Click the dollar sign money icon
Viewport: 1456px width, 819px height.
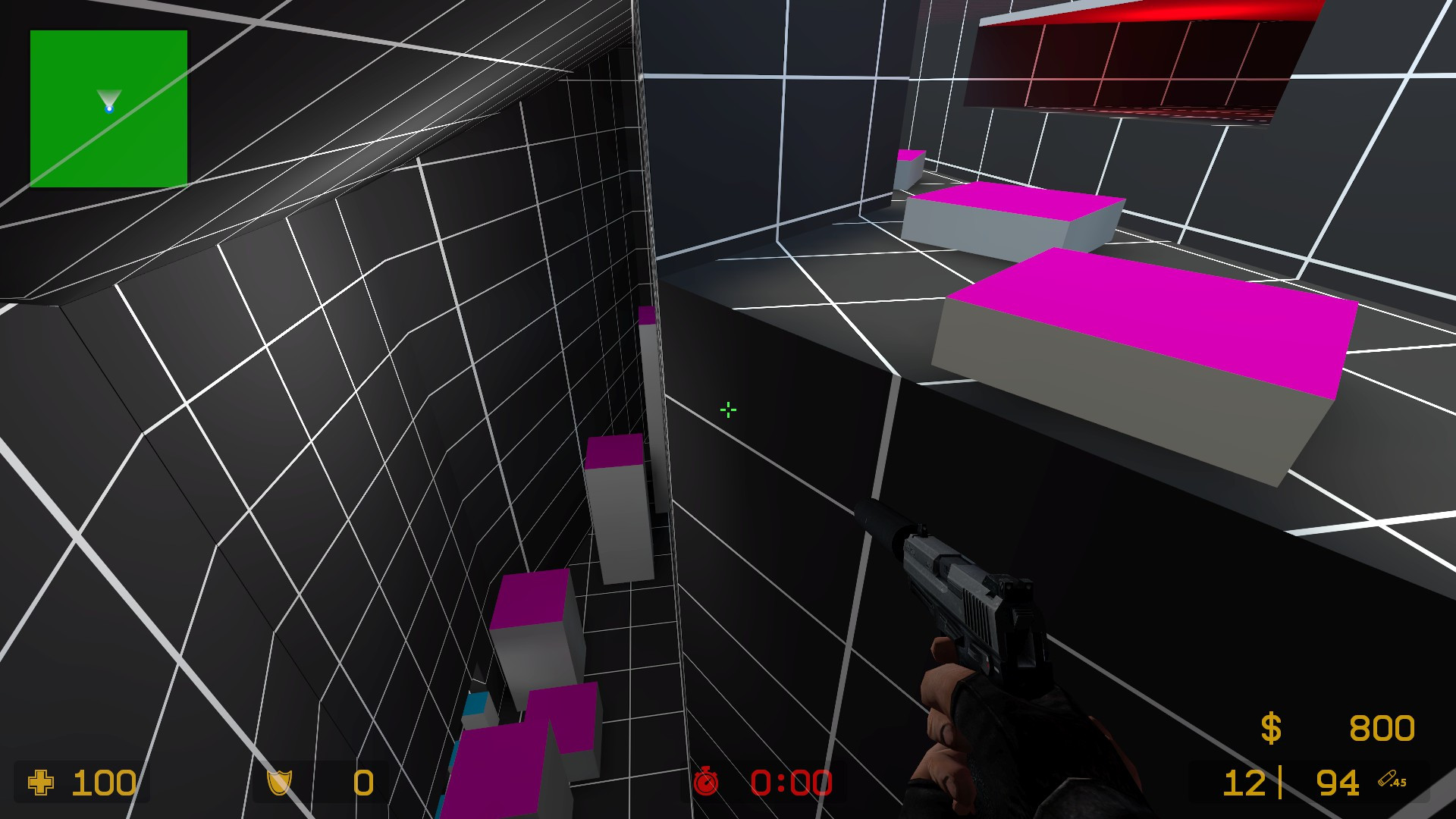pyautogui.click(x=1271, y=729)
